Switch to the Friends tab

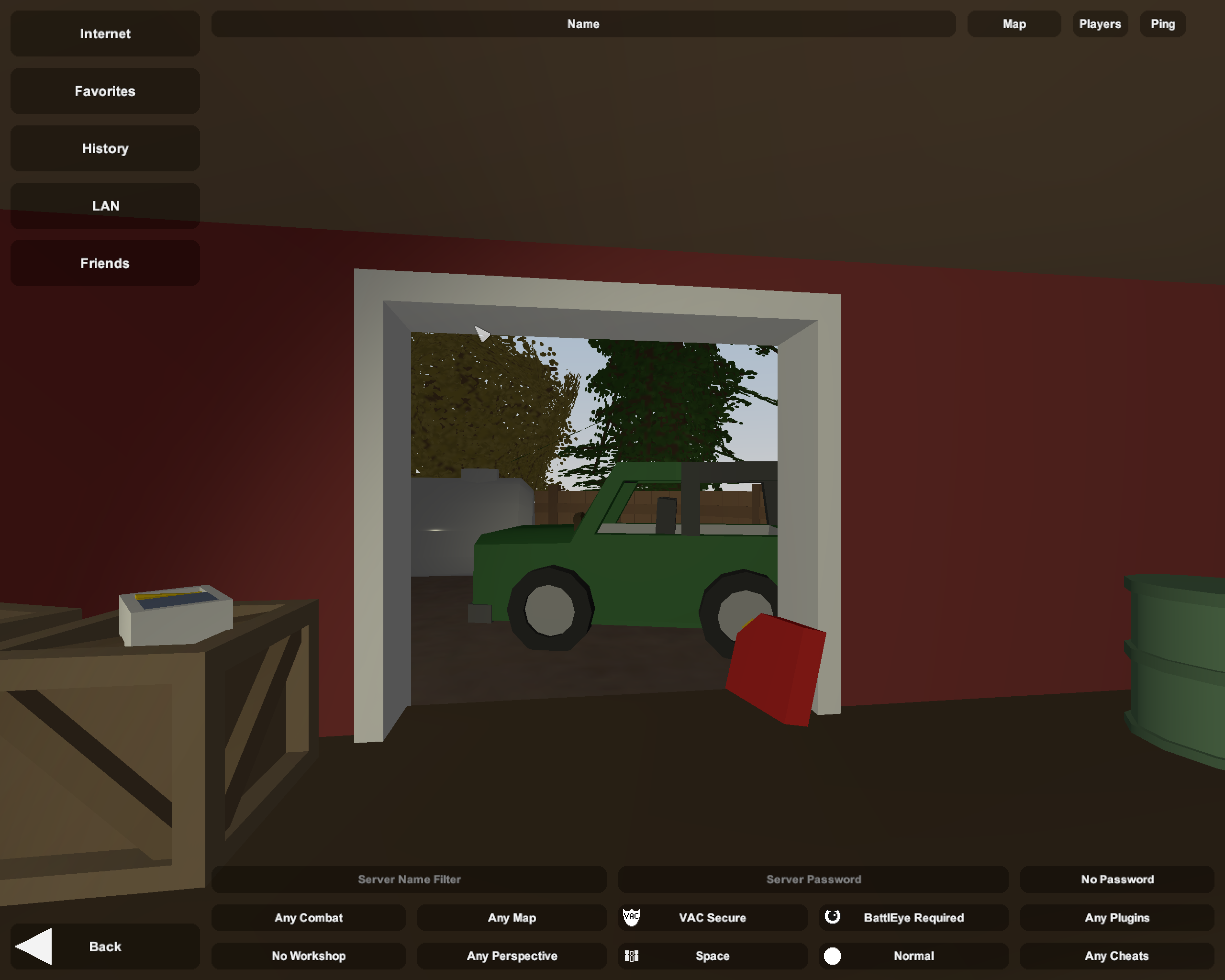point(104,263)
